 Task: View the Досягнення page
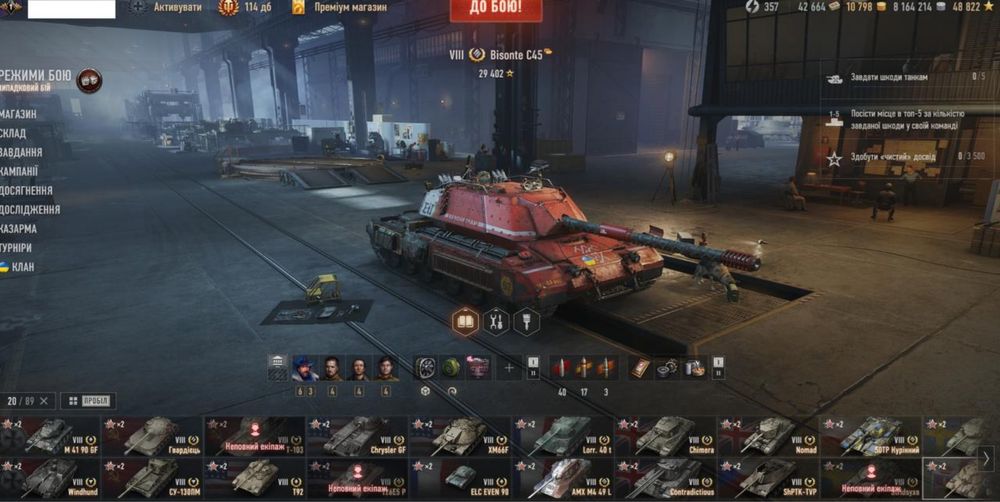pos(27,190)
